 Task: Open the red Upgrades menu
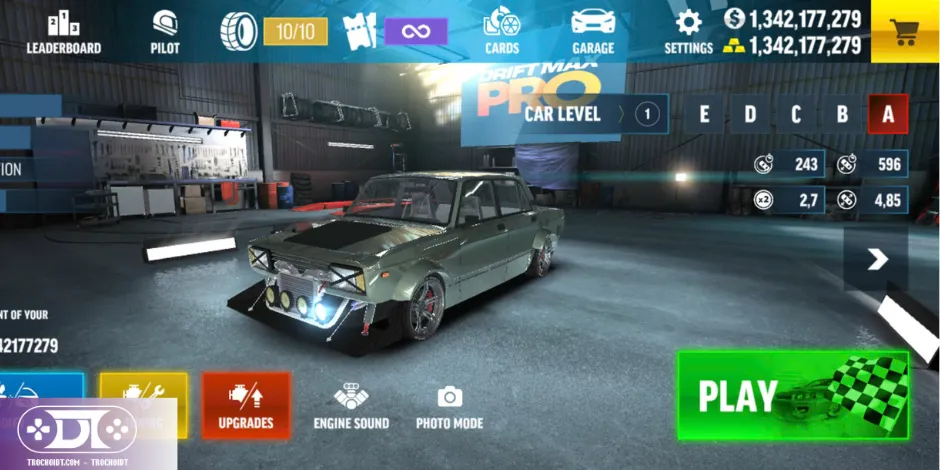(246, 406)
